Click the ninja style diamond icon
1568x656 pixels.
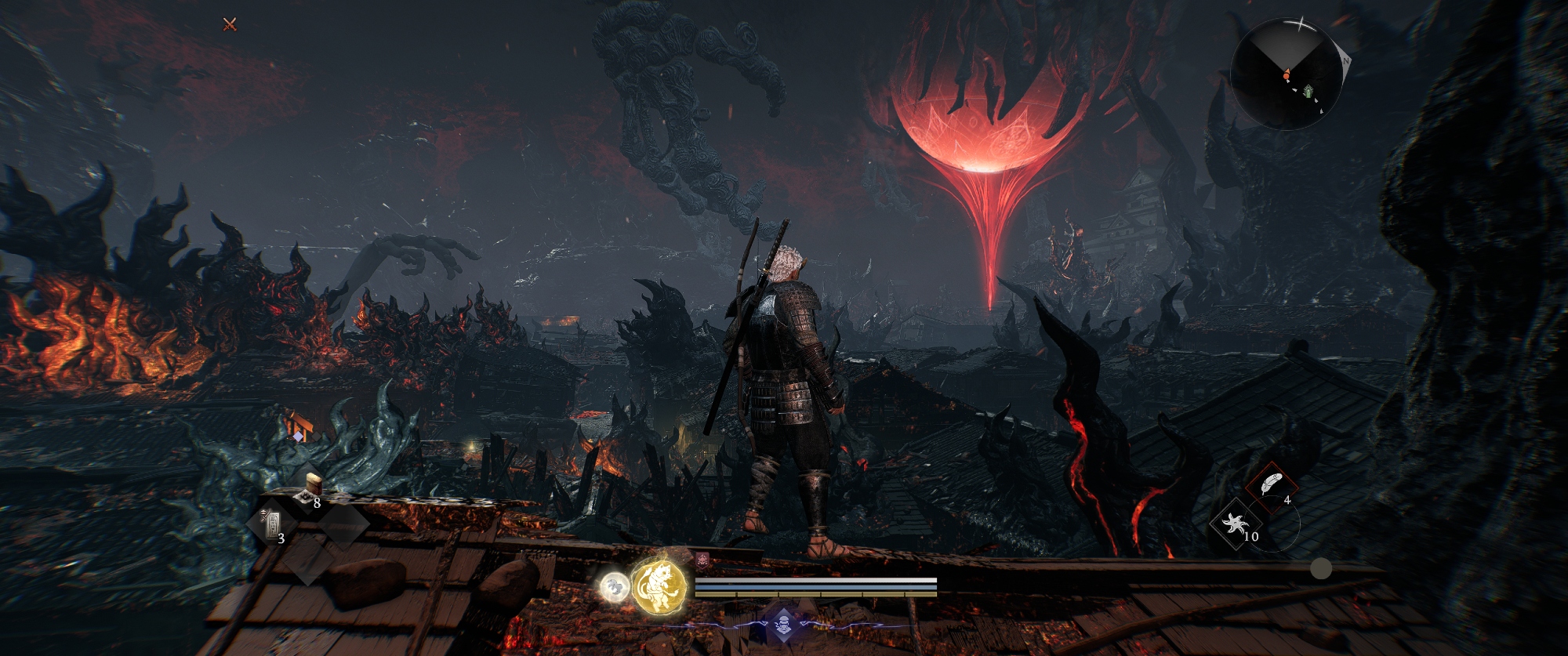coord(782,625)
